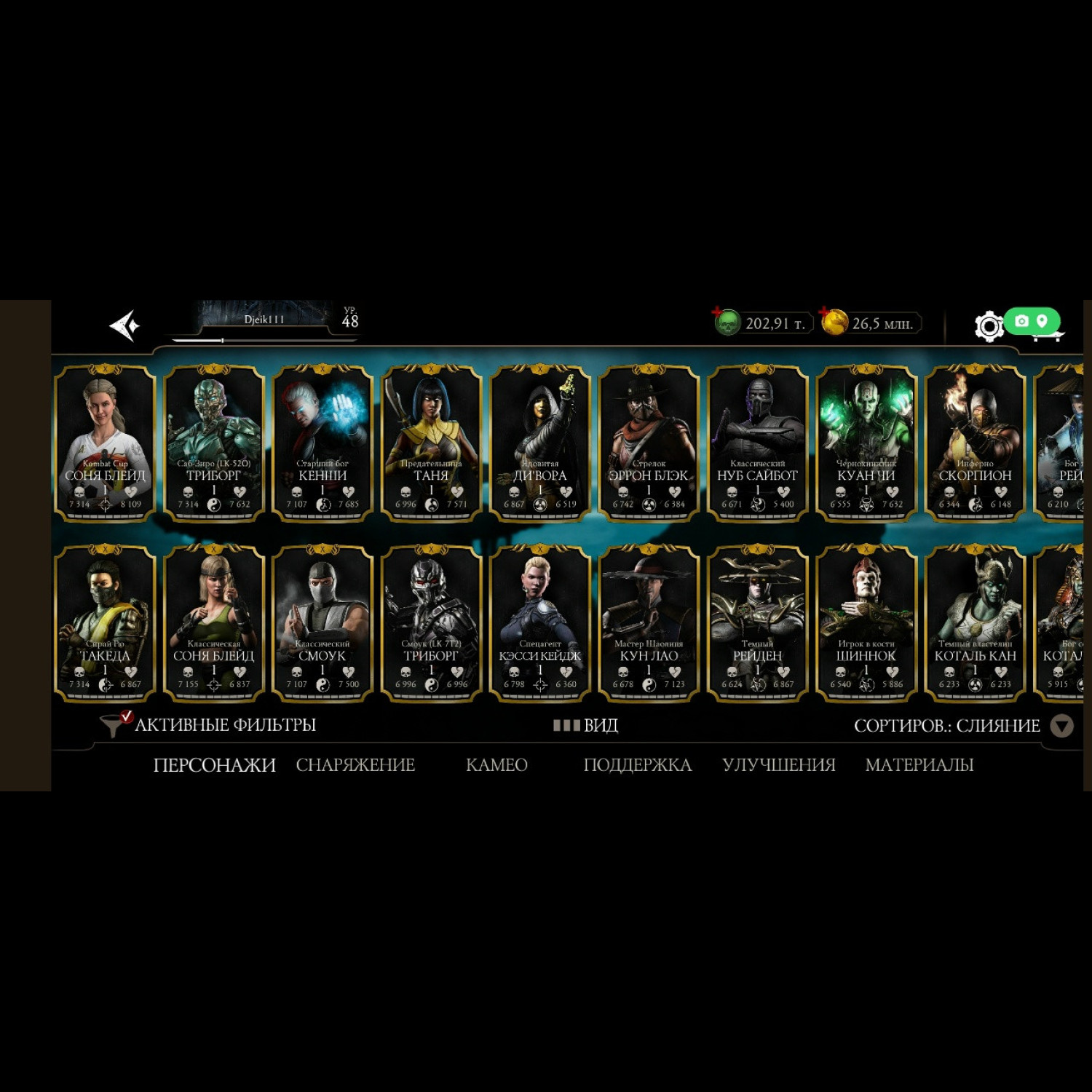Choose the Elder God Kenshi card
Screen dimensions: 1092x1092
coord(323,443)
